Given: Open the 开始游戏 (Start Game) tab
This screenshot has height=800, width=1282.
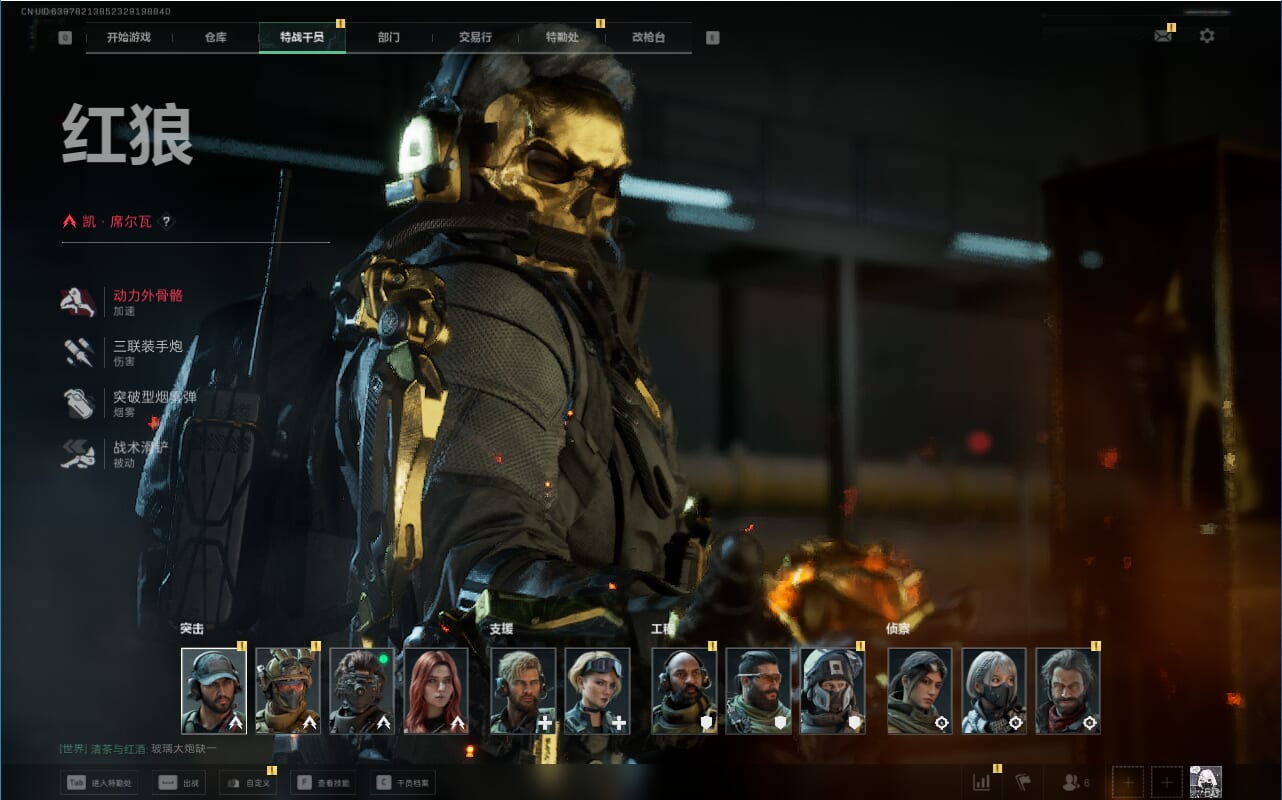Looking at the screenshot, I should coord(128,38).
